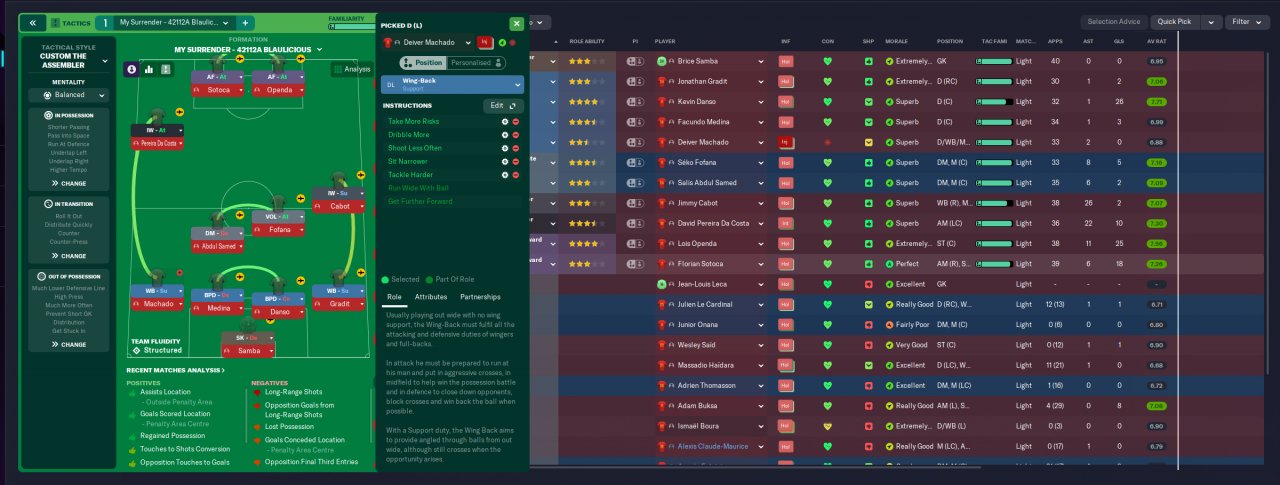Viewport: 1280px width, 485px height.
Task: Add a new tactic with the plus button
Action: [246, 22]
